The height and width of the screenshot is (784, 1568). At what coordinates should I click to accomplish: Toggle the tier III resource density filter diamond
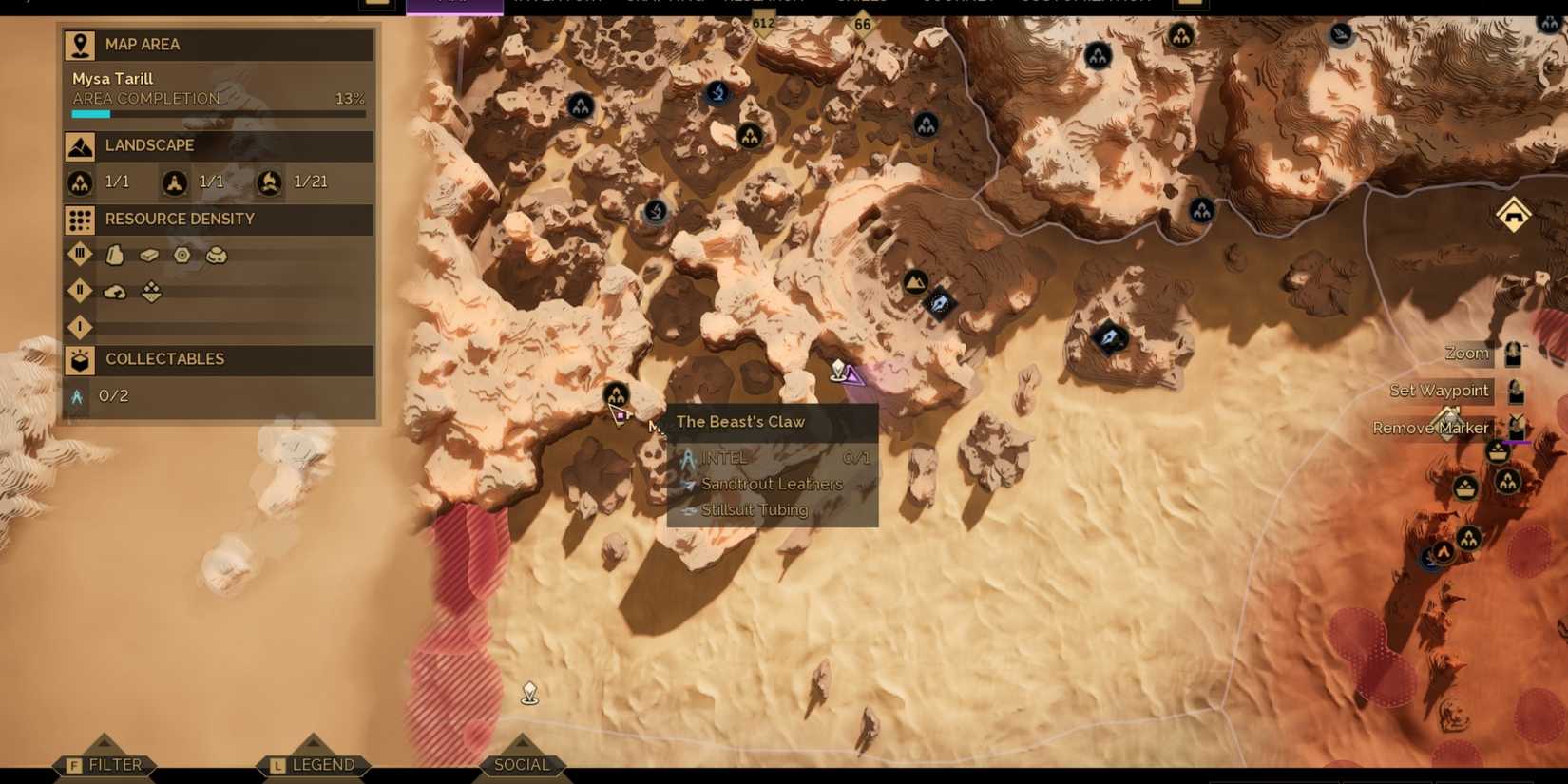[x=80, y=254]
